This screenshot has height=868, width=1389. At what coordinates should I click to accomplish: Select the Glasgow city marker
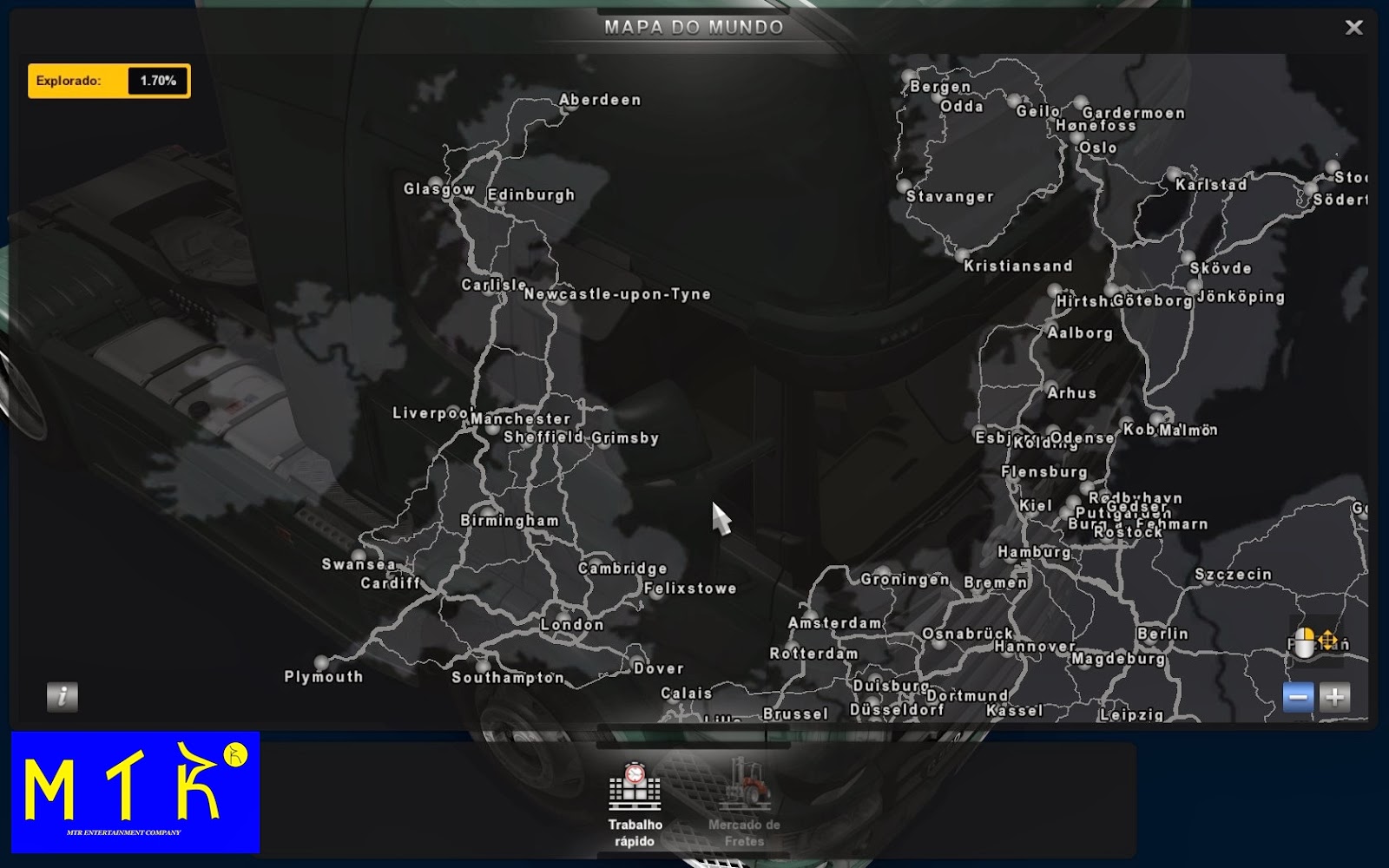coord(436,181)
